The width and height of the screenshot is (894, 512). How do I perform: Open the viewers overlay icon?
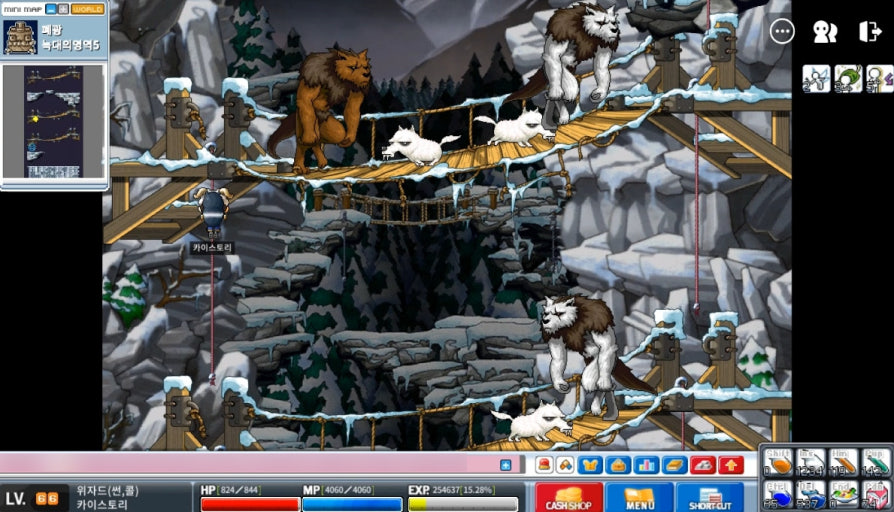(x=825, y=31)
